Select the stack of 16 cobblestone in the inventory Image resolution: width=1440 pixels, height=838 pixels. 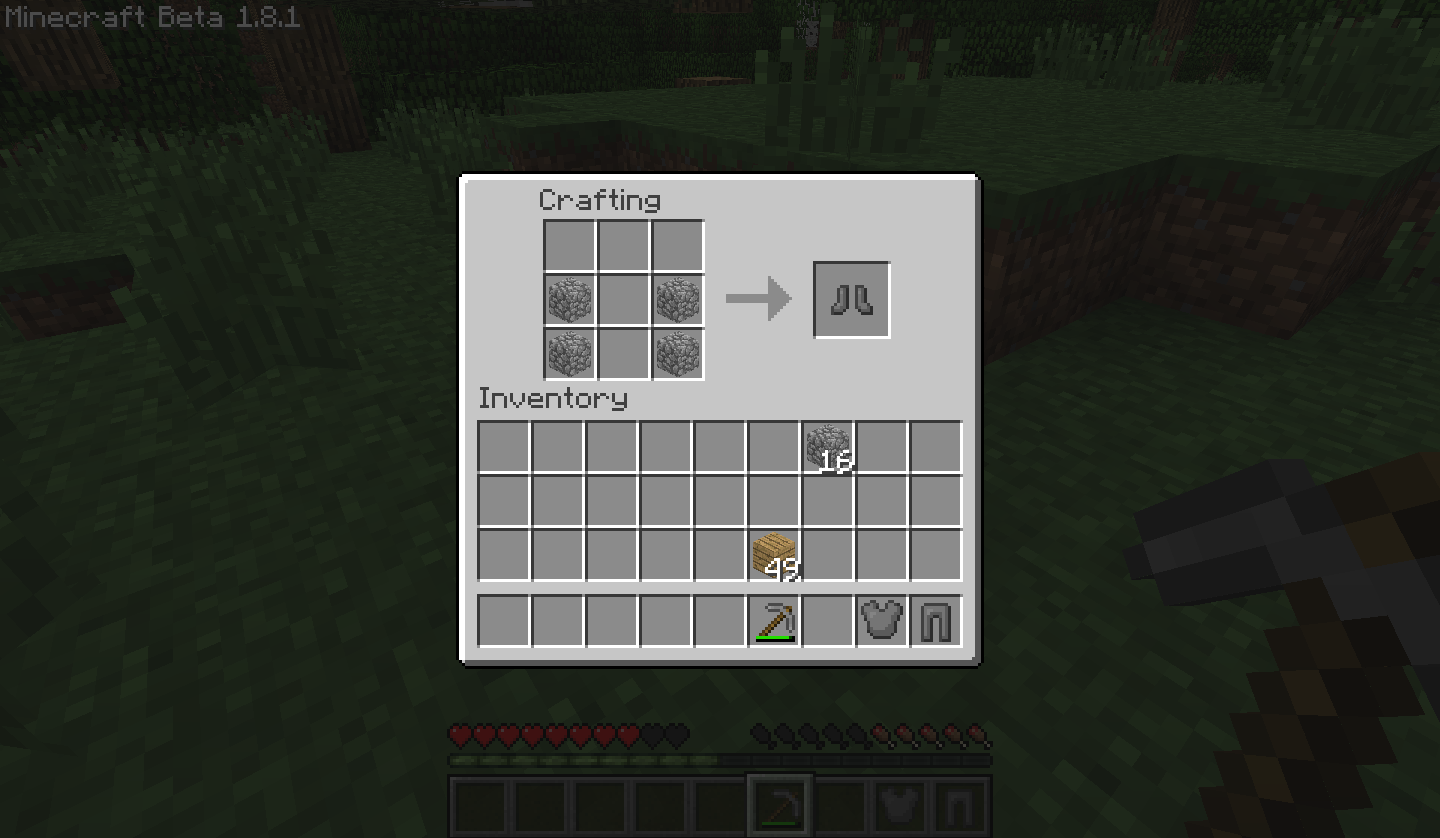(826, 444)
